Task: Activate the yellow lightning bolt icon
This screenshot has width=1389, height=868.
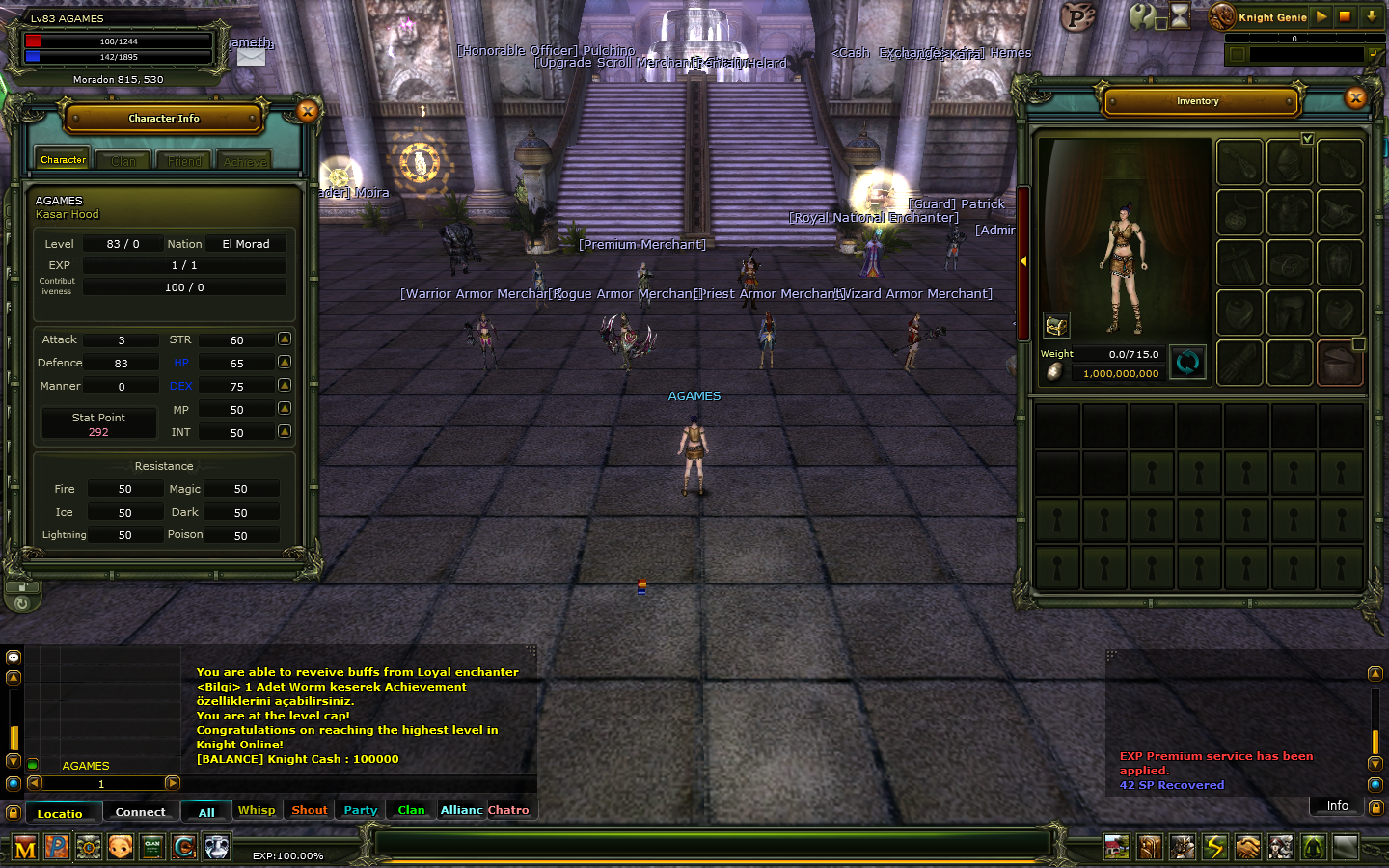Action: point(1215,847)
